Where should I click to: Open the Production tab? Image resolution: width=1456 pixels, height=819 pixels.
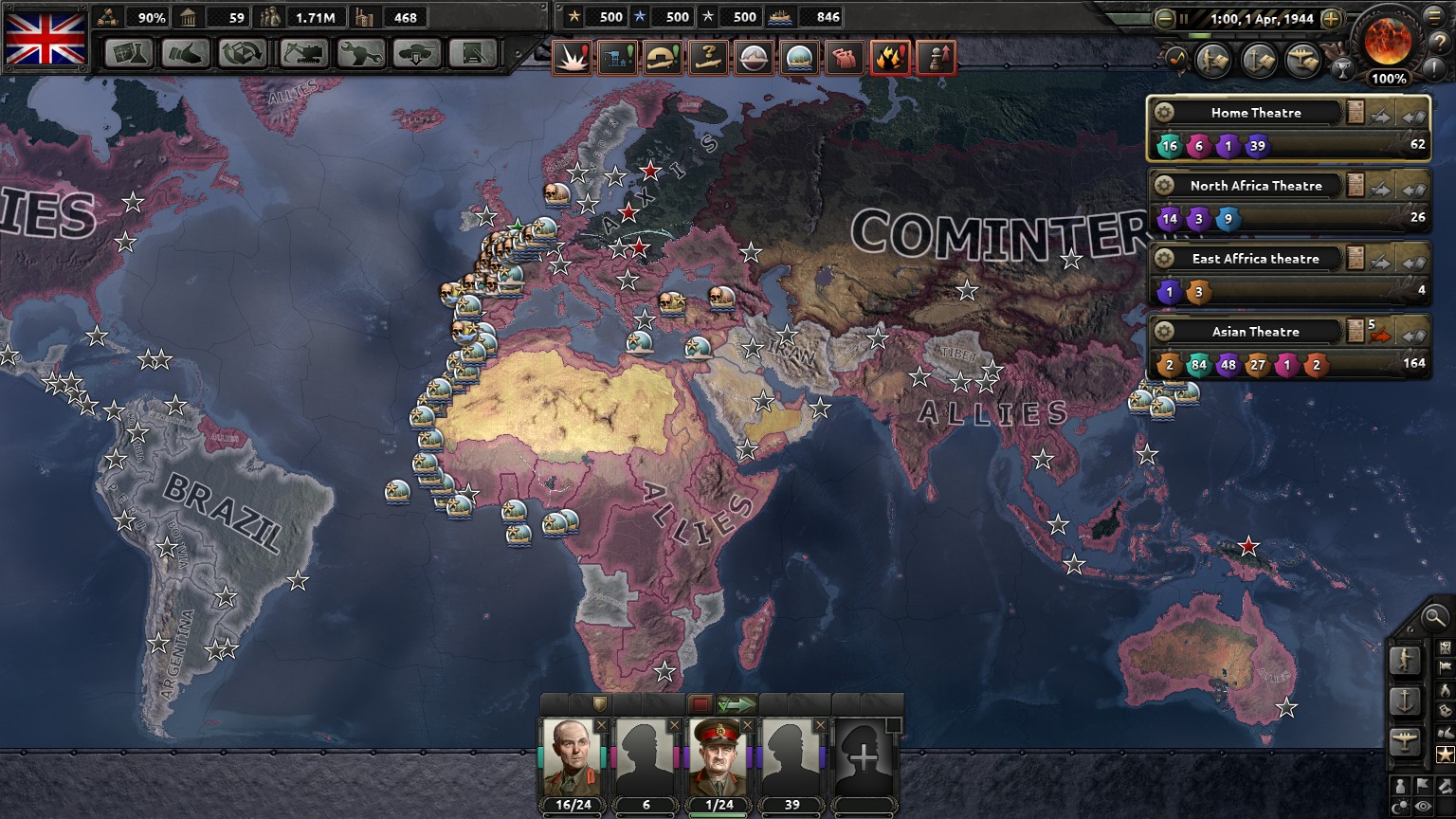click(x=358, y=54)
